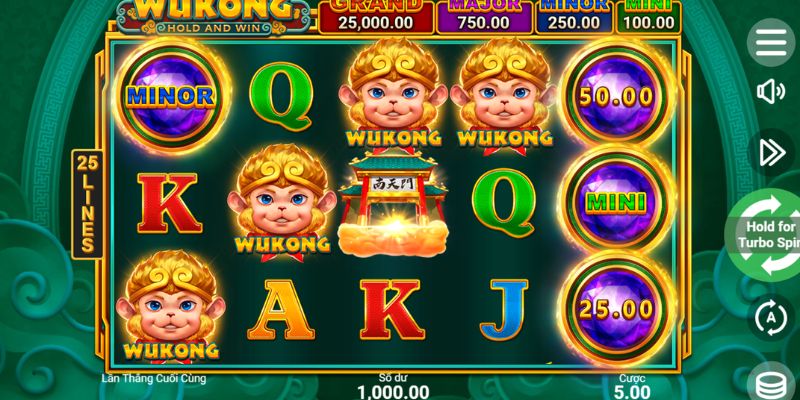800x400 pixels.
Task: Click the 25 Lines paylines label
Action: pos(87,204)
